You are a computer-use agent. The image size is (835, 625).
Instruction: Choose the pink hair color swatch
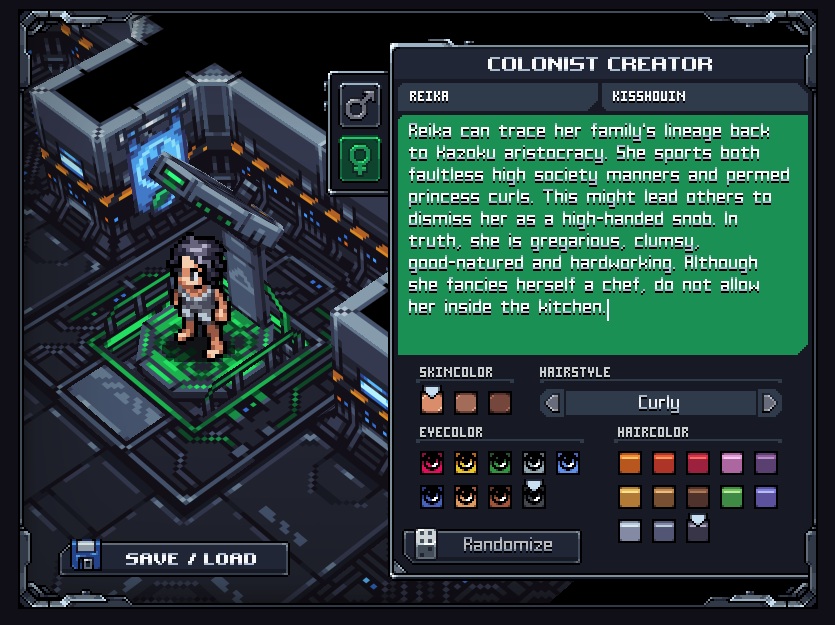point(732,463)
